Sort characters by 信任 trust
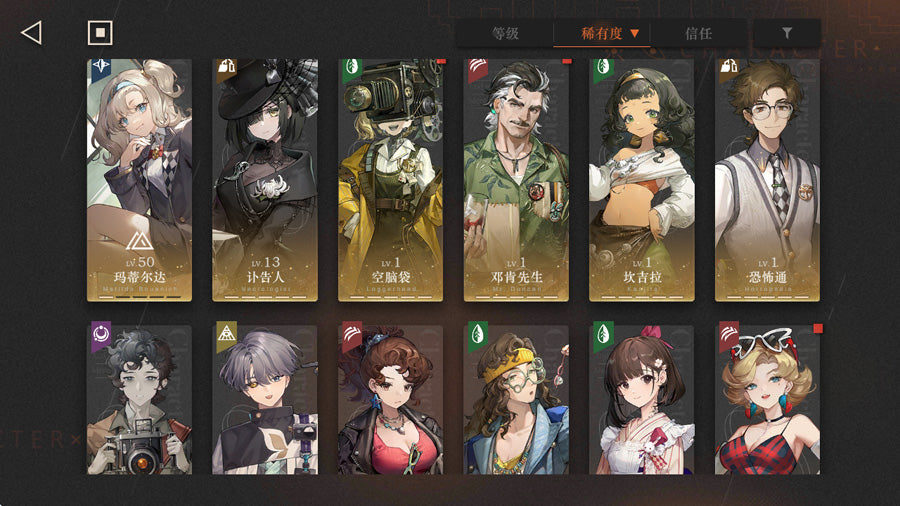The height and width of the screenshot is (506, 900). [x=699, y=33]
